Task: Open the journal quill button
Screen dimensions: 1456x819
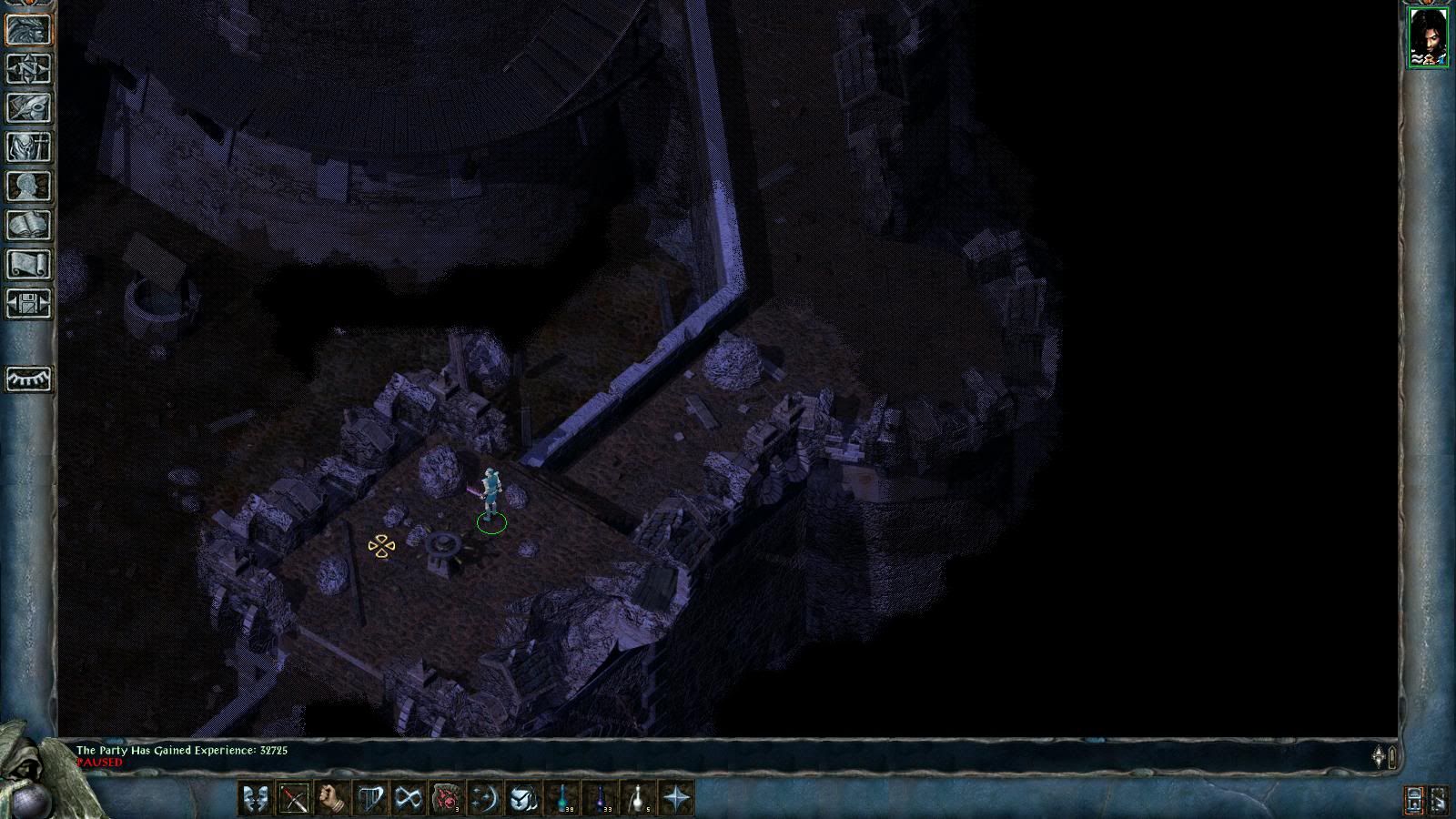Action: (29, 108)
